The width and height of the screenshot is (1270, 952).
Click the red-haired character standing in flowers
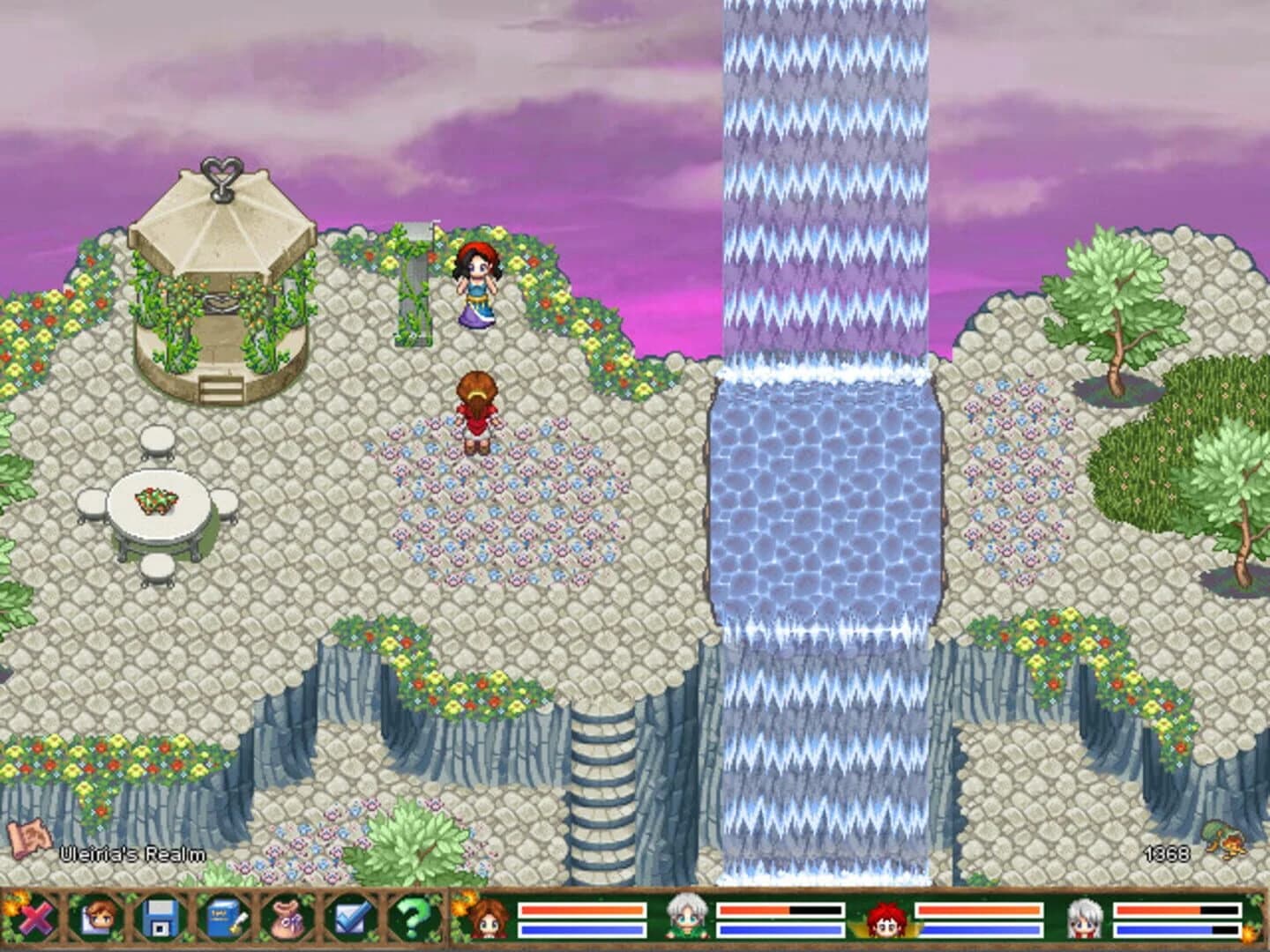(x=474, y=414)
